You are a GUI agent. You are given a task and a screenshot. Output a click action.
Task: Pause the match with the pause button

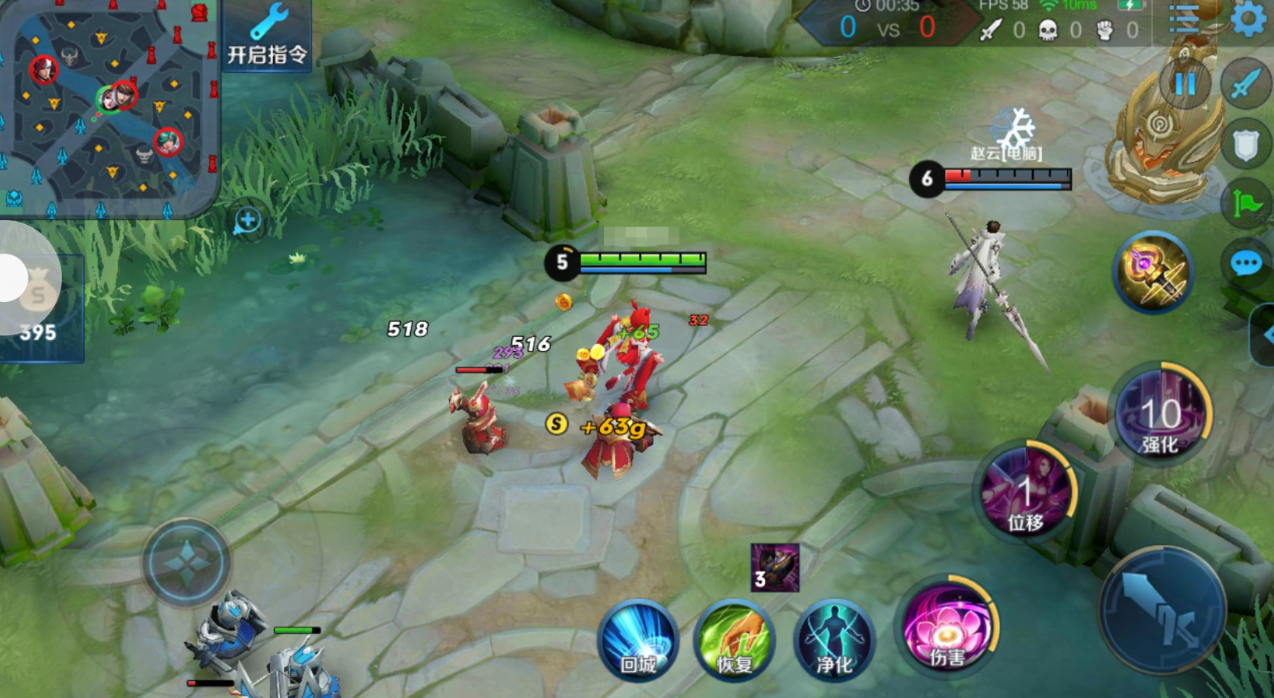pyautogui.click(x=1185, y=83)
